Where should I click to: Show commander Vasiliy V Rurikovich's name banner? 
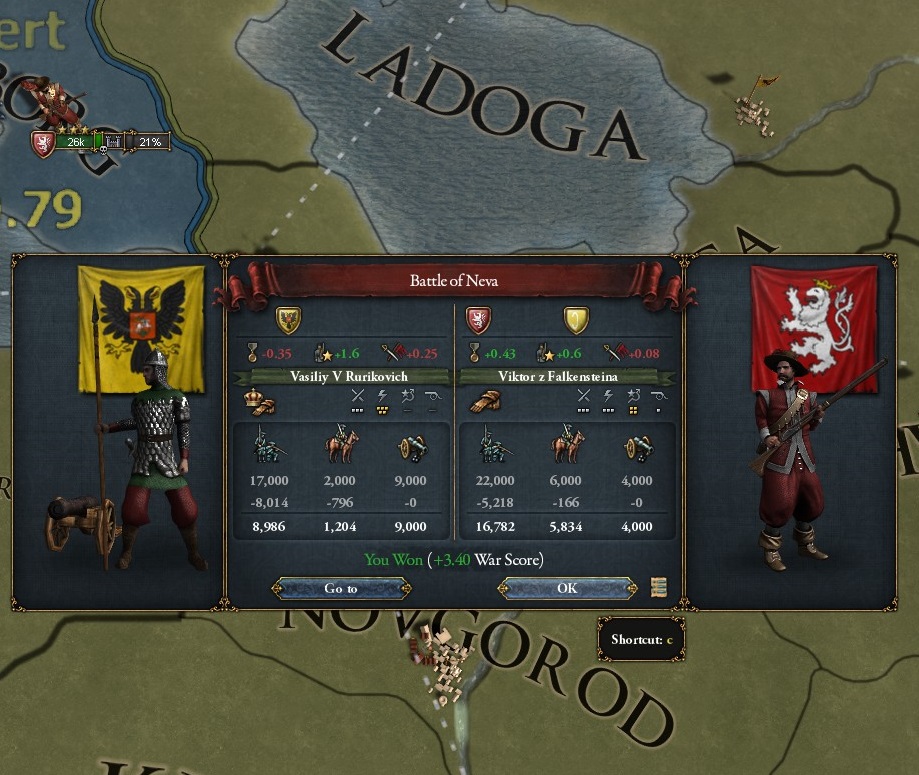(x=340, y=377)
